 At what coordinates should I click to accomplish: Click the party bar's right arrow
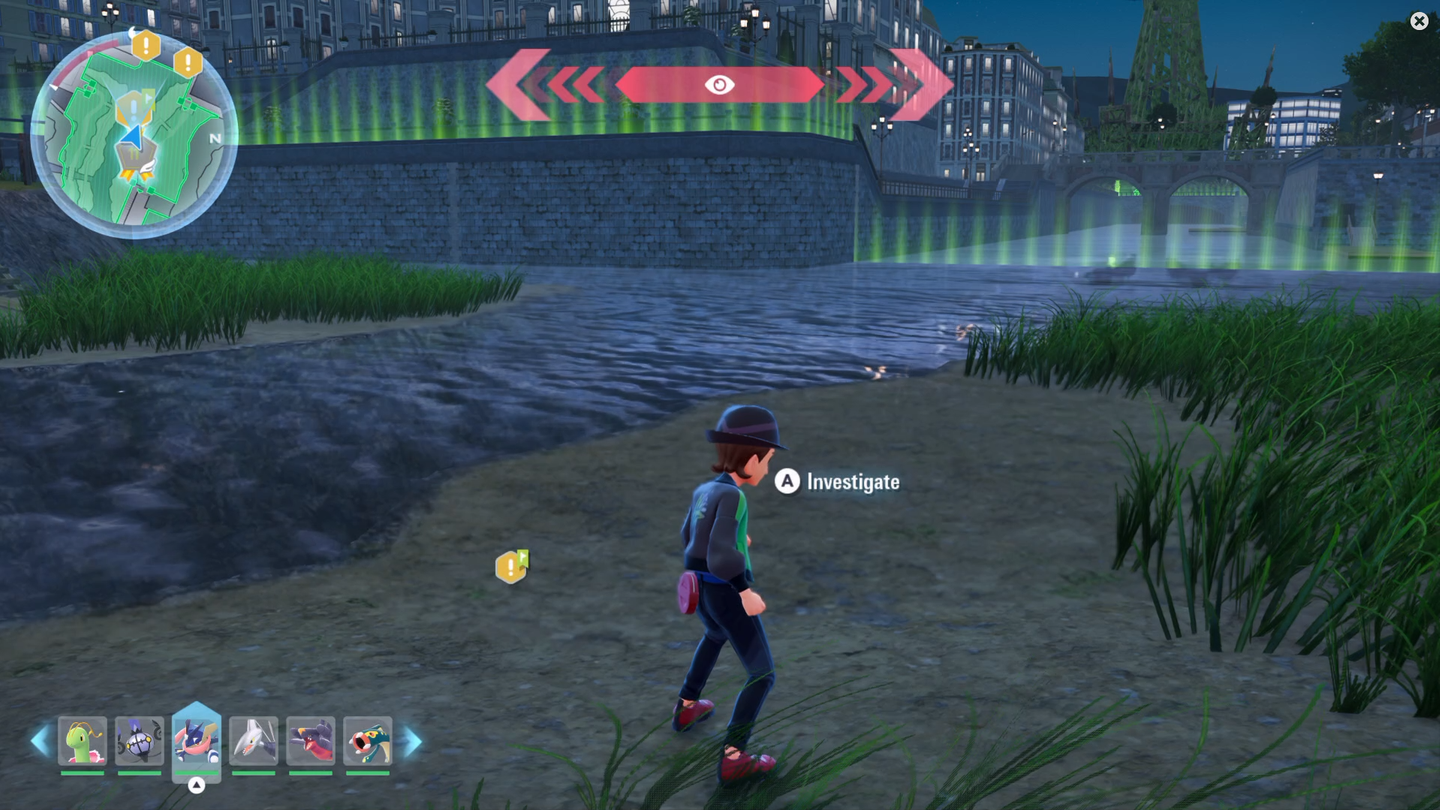click(412, 742)
